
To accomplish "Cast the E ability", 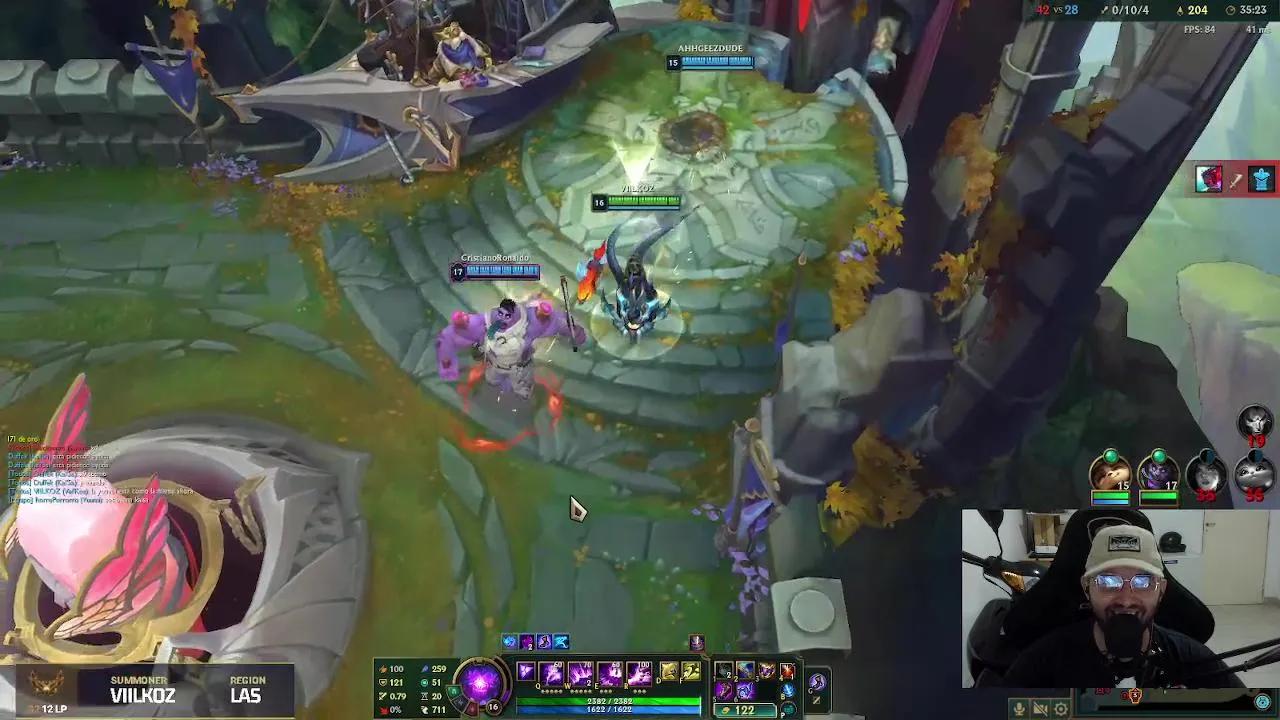I will coord(610,673).
